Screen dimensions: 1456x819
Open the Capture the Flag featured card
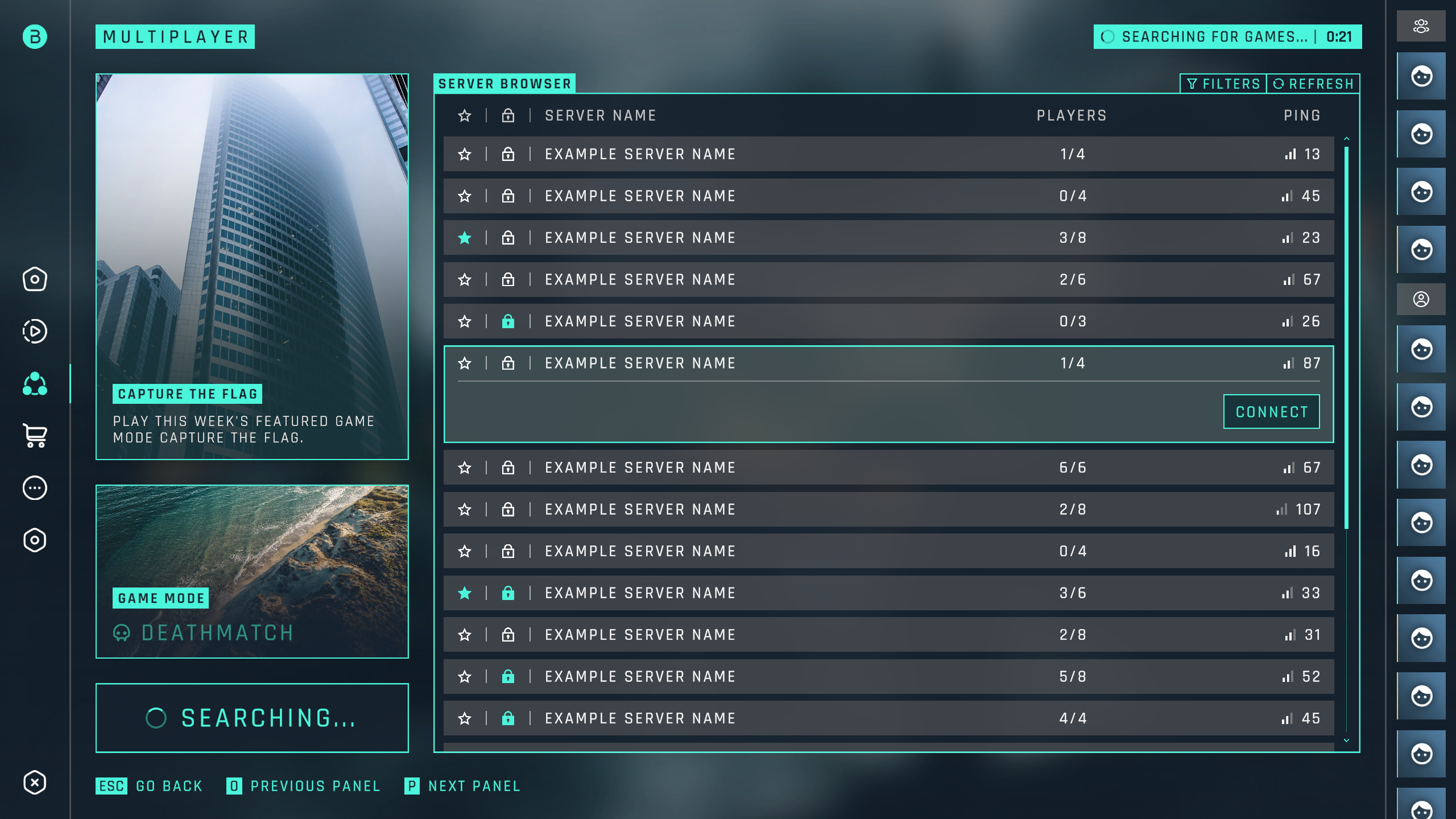point(252,266)
